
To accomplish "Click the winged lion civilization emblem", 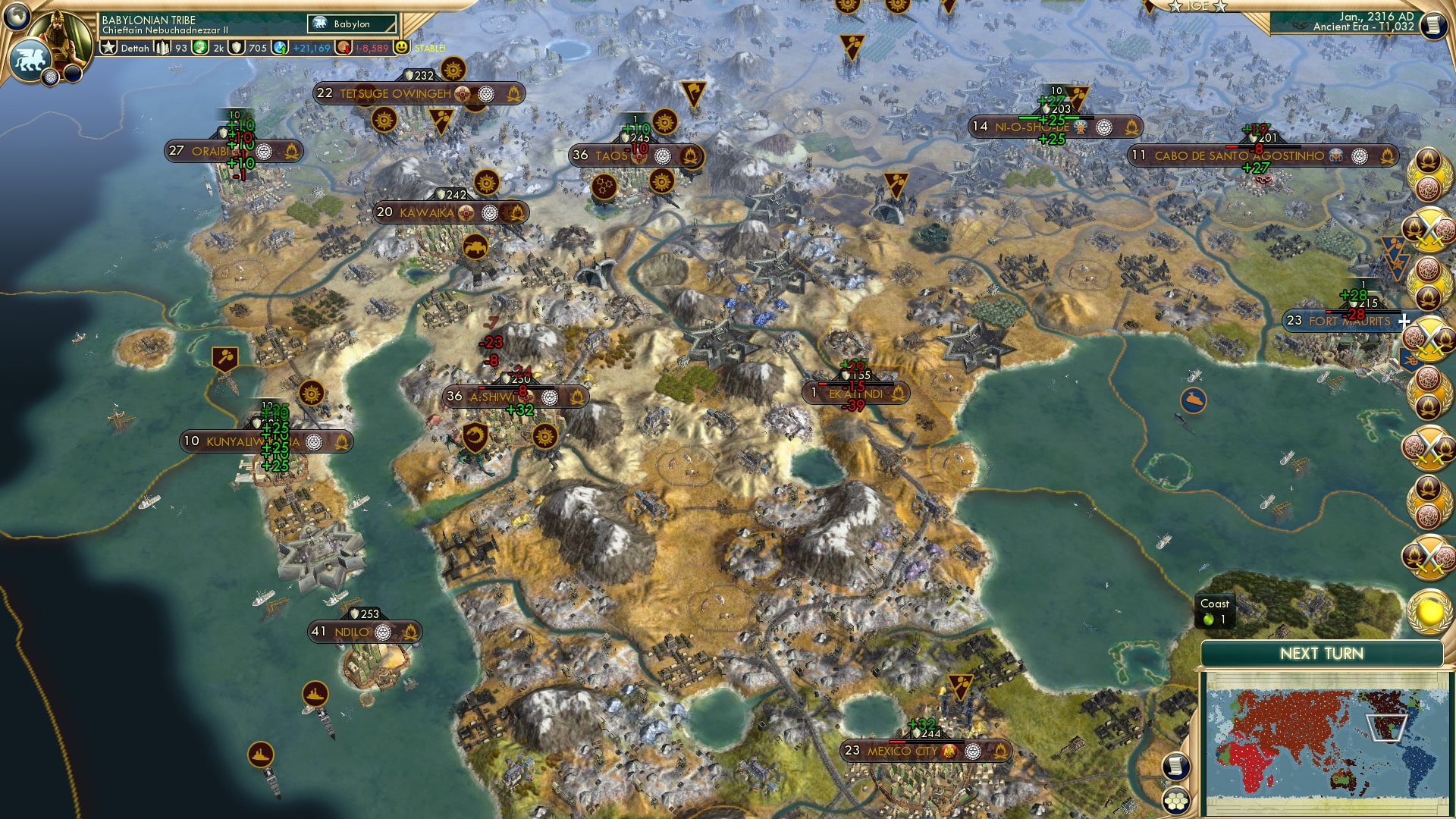I will pyautogui.click(x=30, y=59).
